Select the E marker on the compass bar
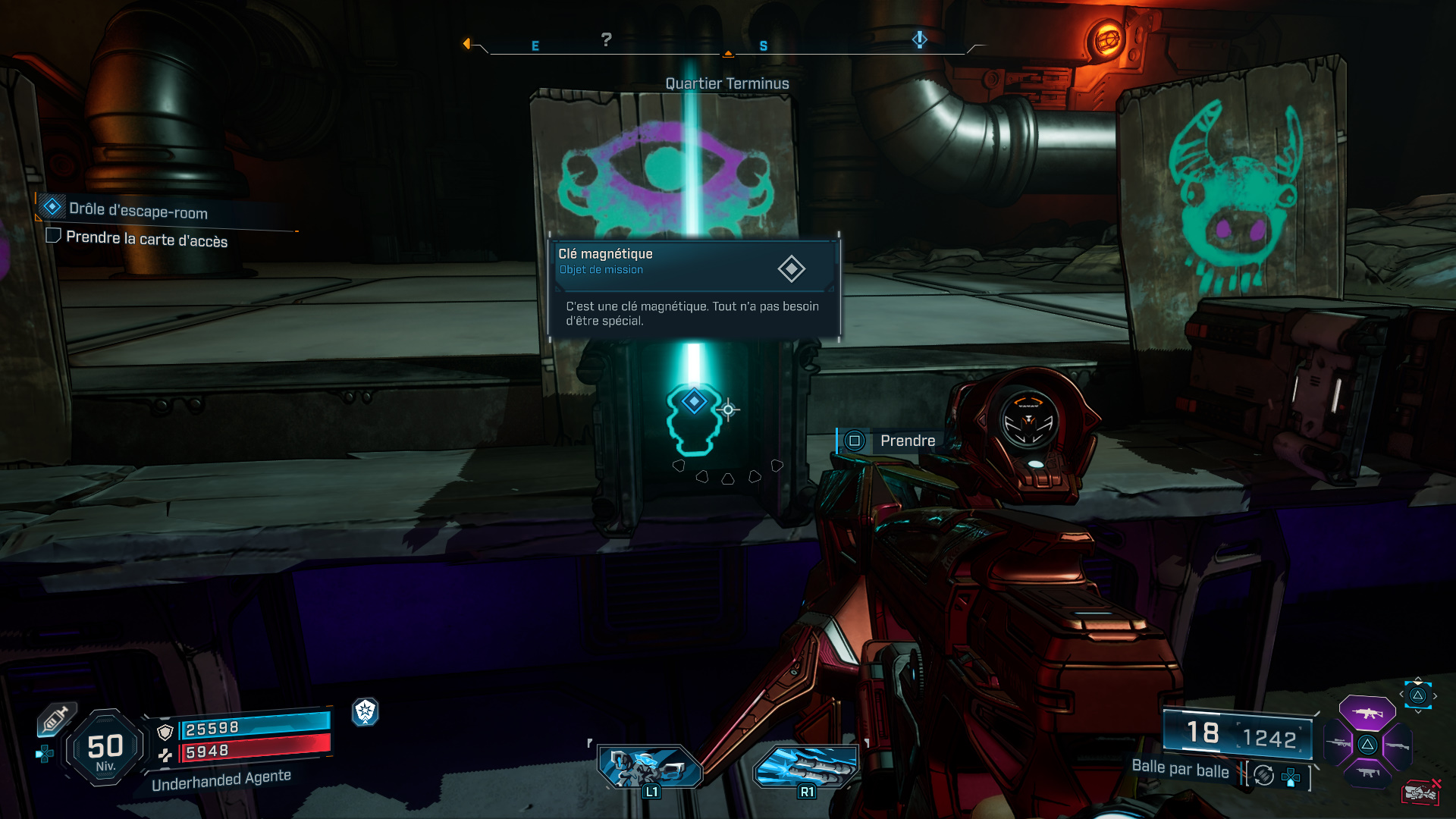 [537, 45]
